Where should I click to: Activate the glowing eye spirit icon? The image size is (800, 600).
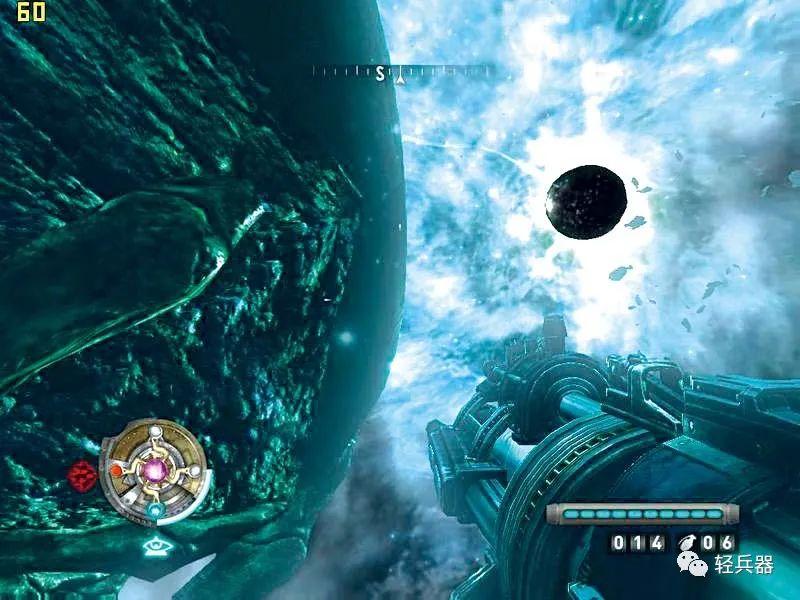click(156, 546)
